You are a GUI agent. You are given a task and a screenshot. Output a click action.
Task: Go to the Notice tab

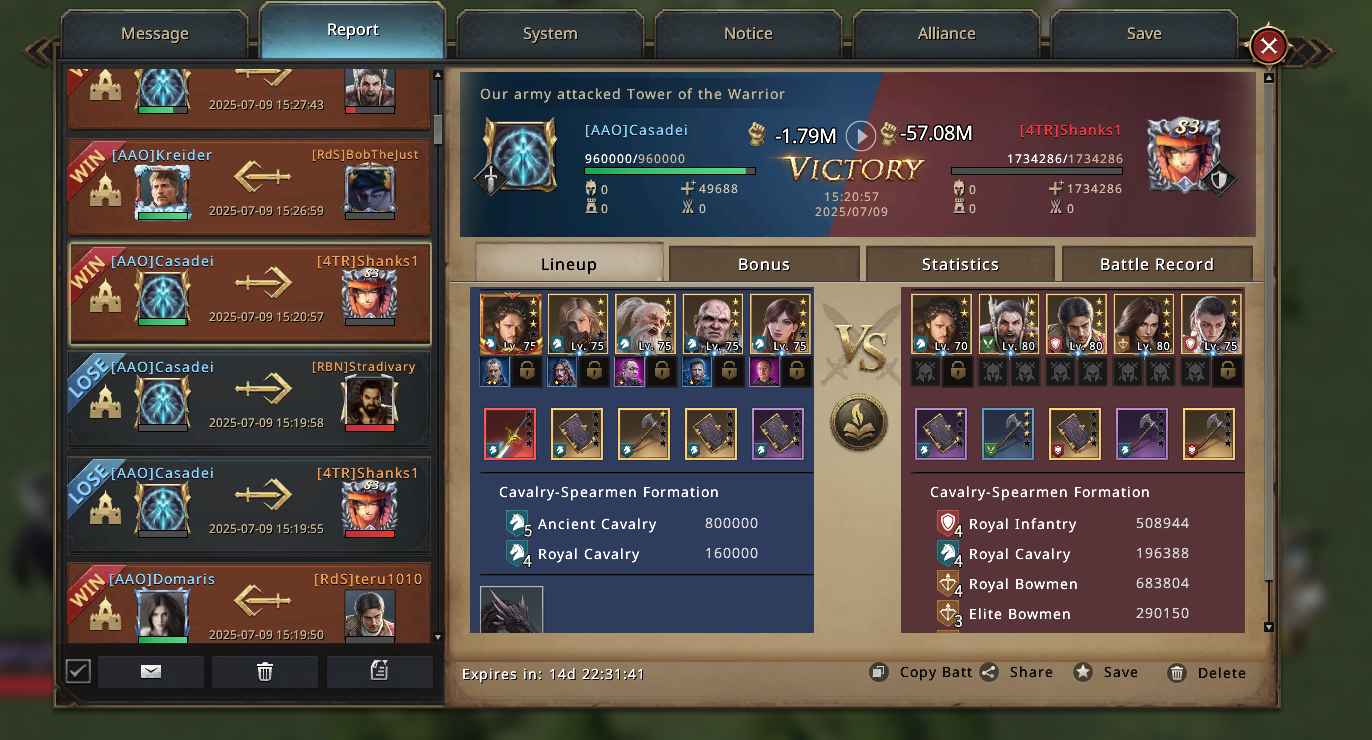tap(748, 34)
